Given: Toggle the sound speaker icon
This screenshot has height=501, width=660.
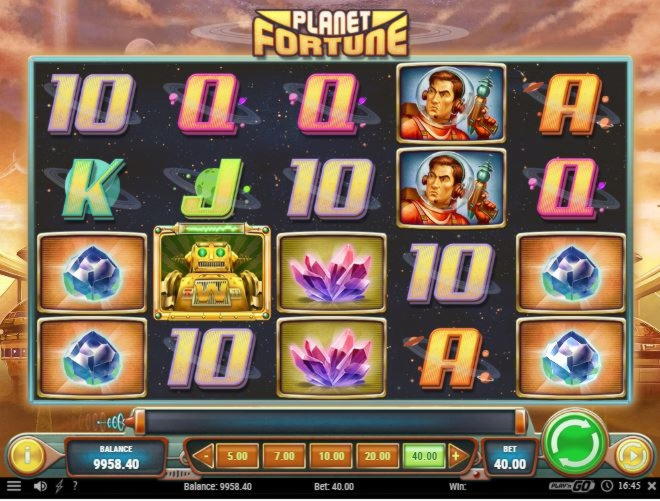Looking at the screenshot, I should [40, 487].
